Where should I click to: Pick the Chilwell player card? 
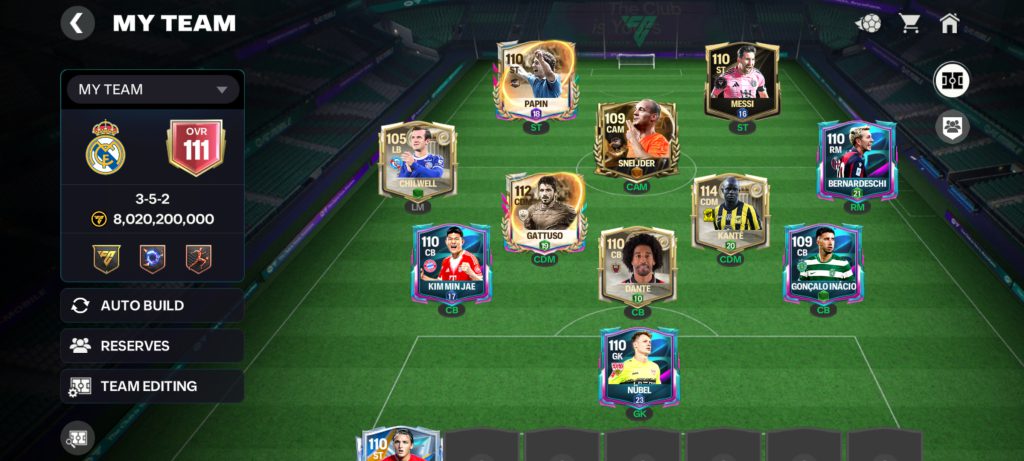coord(418,161)
